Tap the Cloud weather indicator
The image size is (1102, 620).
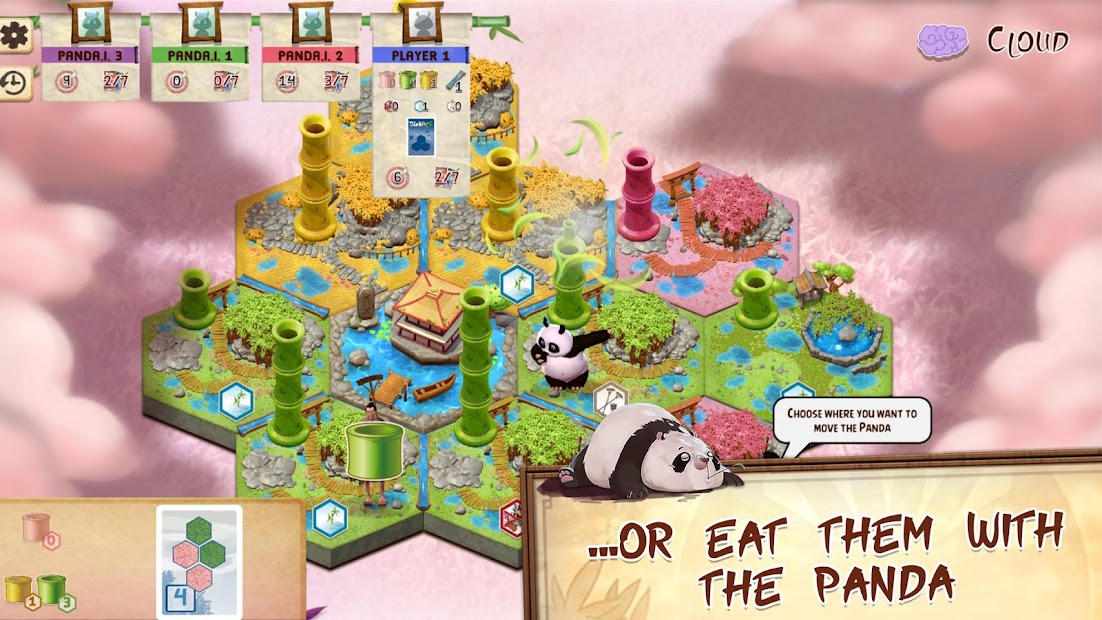coord(994,42)
